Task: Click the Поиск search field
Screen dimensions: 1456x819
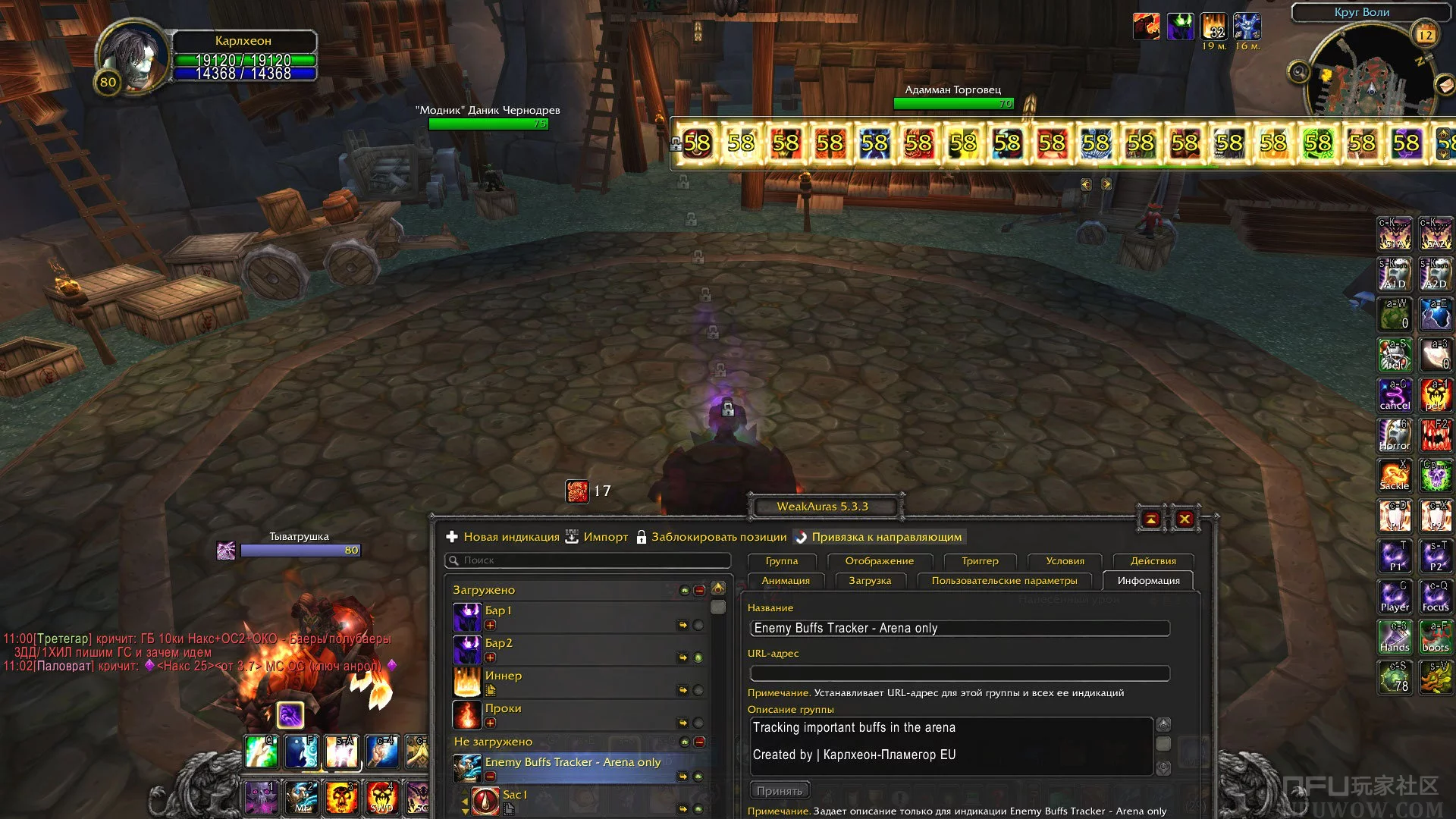Action: click(588, 560)
